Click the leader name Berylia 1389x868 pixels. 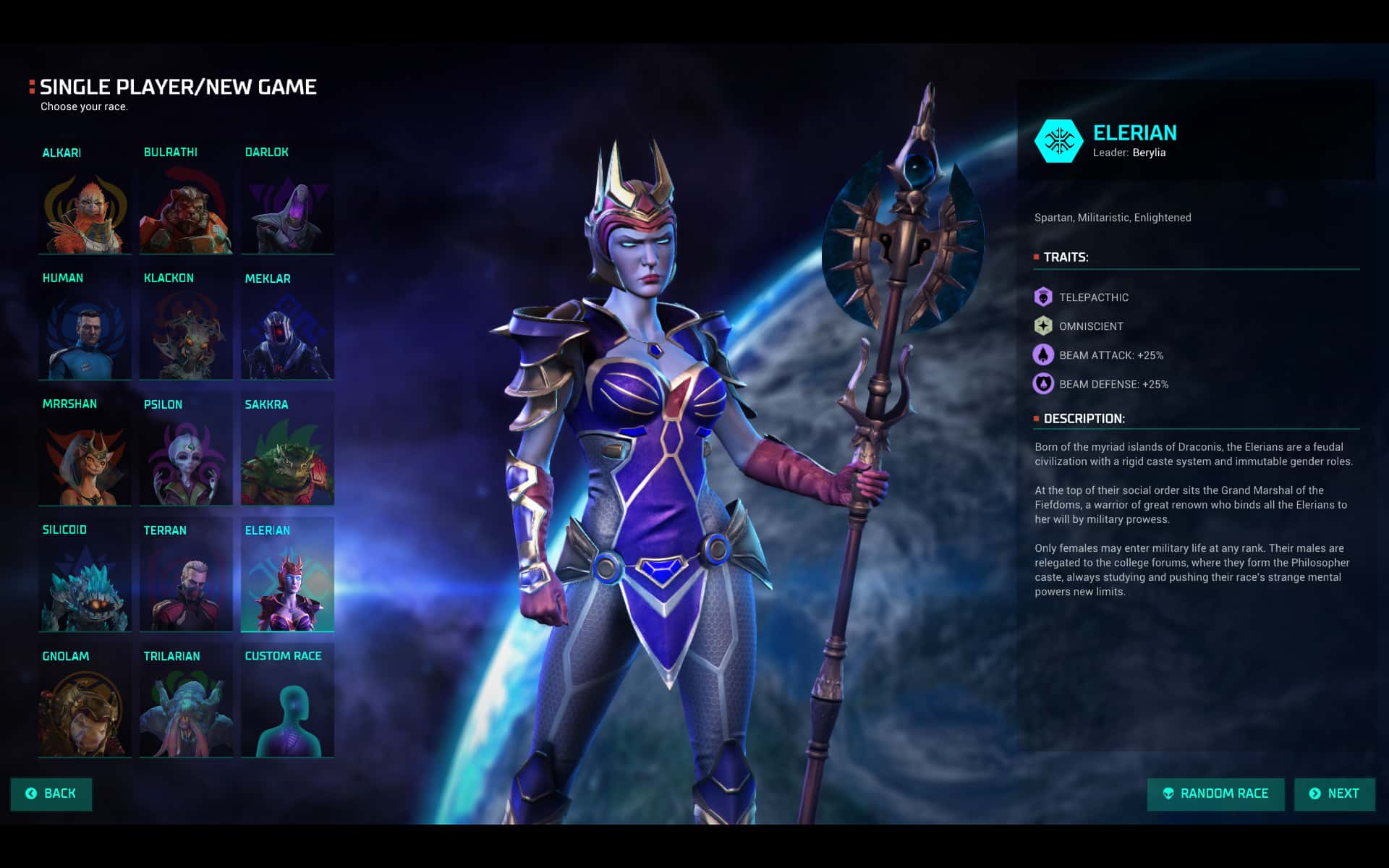pos(1150,153)
